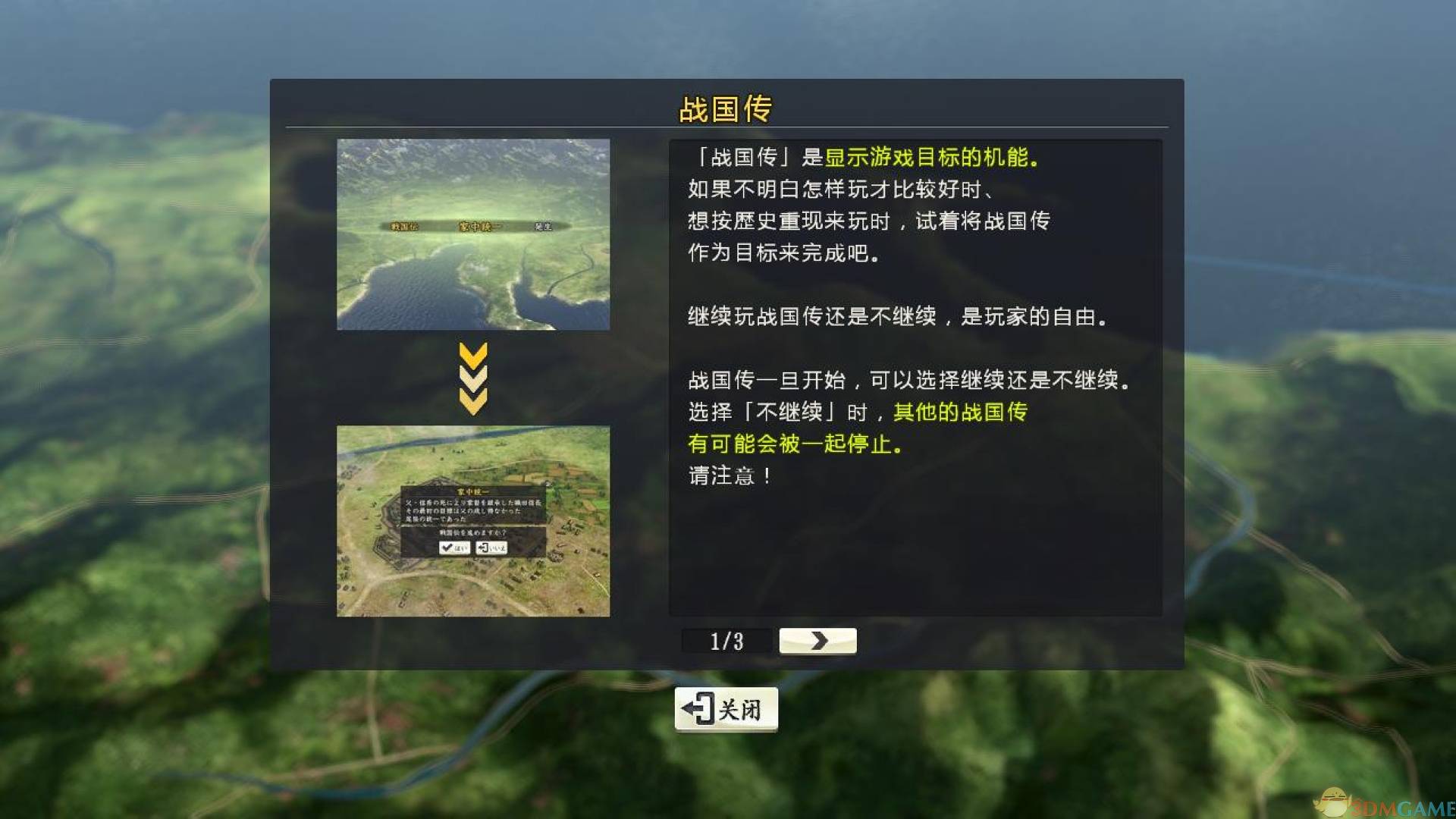The width and height of the screenshot is (1456, 819).
Task: Click the 战国传 window title
Action: 726,108
